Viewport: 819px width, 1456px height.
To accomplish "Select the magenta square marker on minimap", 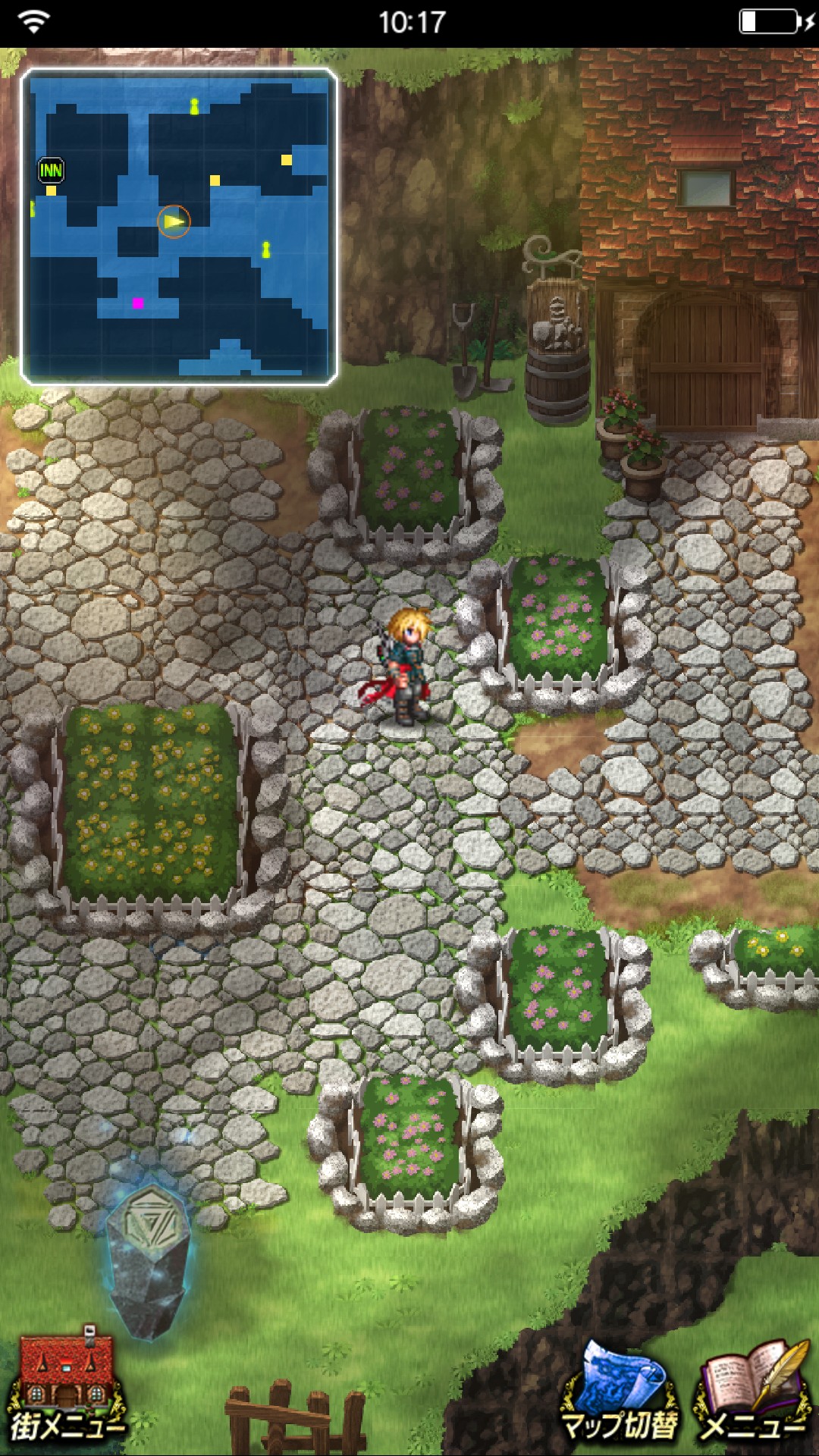I will 138,303.
